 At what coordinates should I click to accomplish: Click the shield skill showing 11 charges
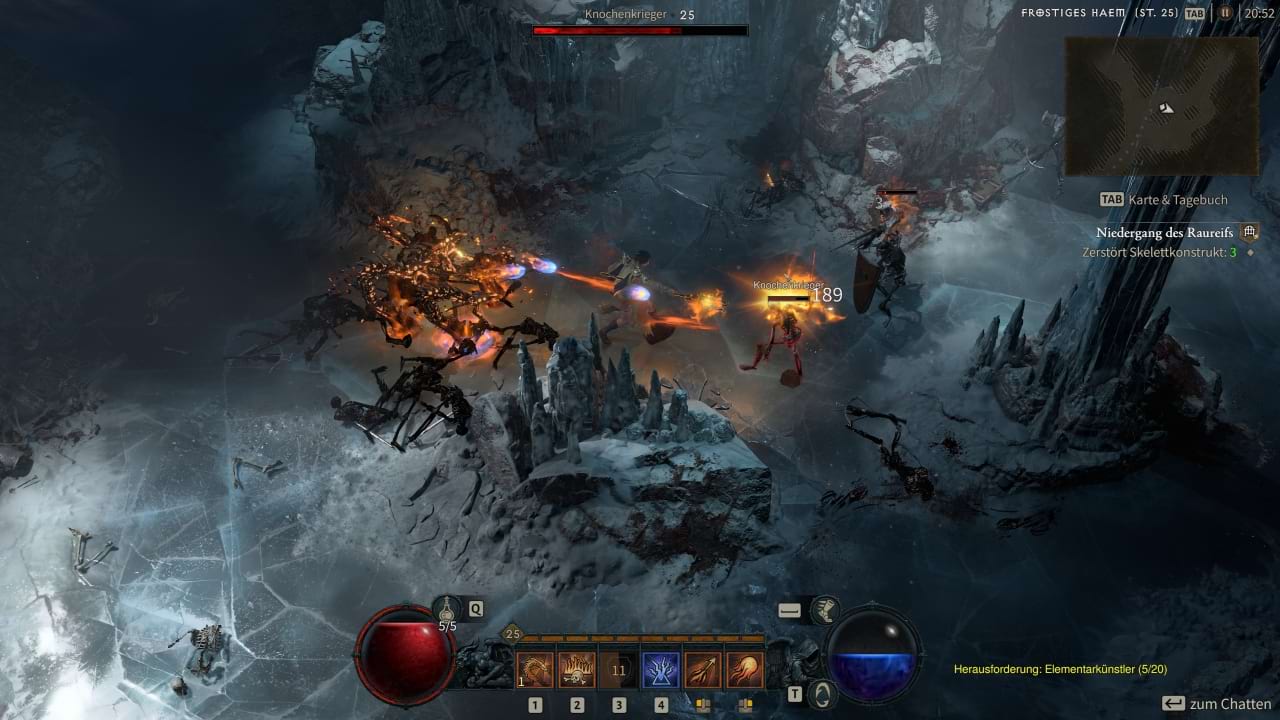pos(618,667)
